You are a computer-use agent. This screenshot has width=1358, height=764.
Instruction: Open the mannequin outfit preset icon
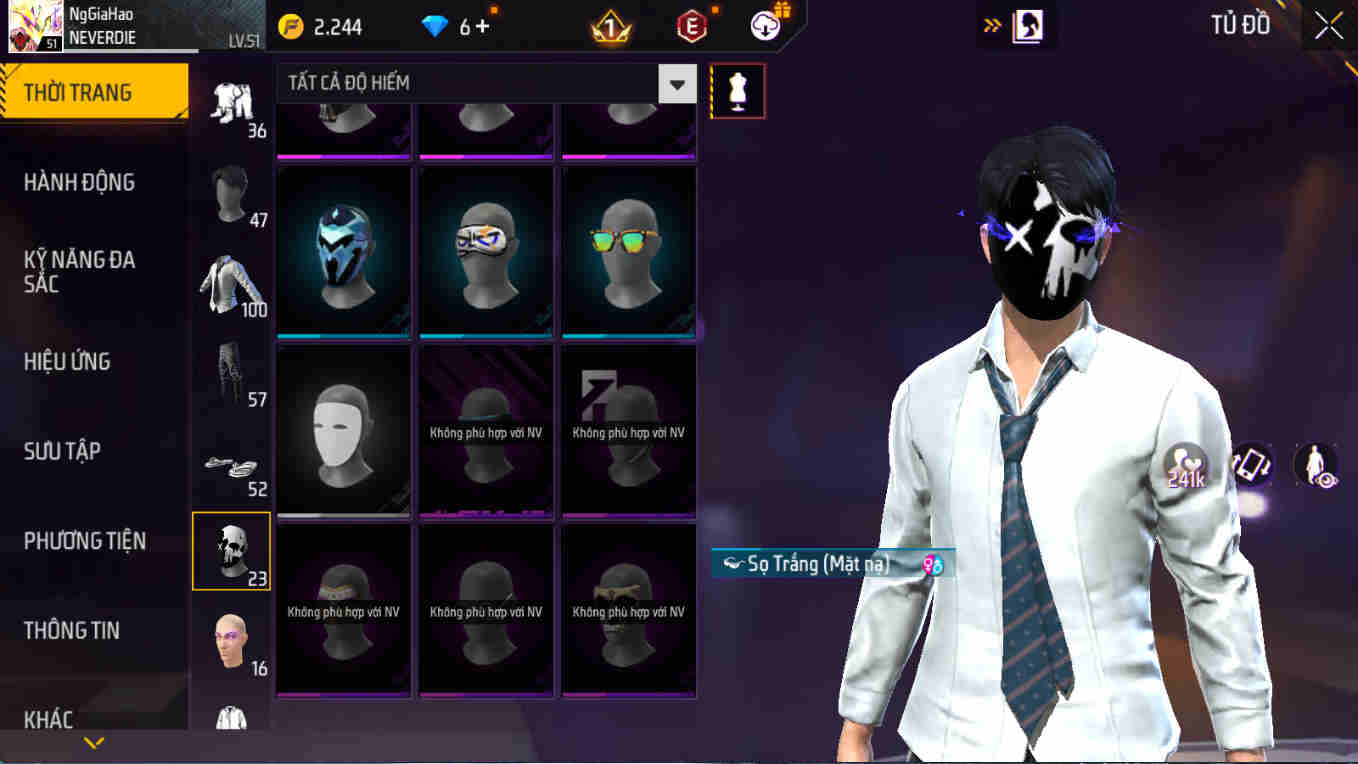(x=737, y=90)
